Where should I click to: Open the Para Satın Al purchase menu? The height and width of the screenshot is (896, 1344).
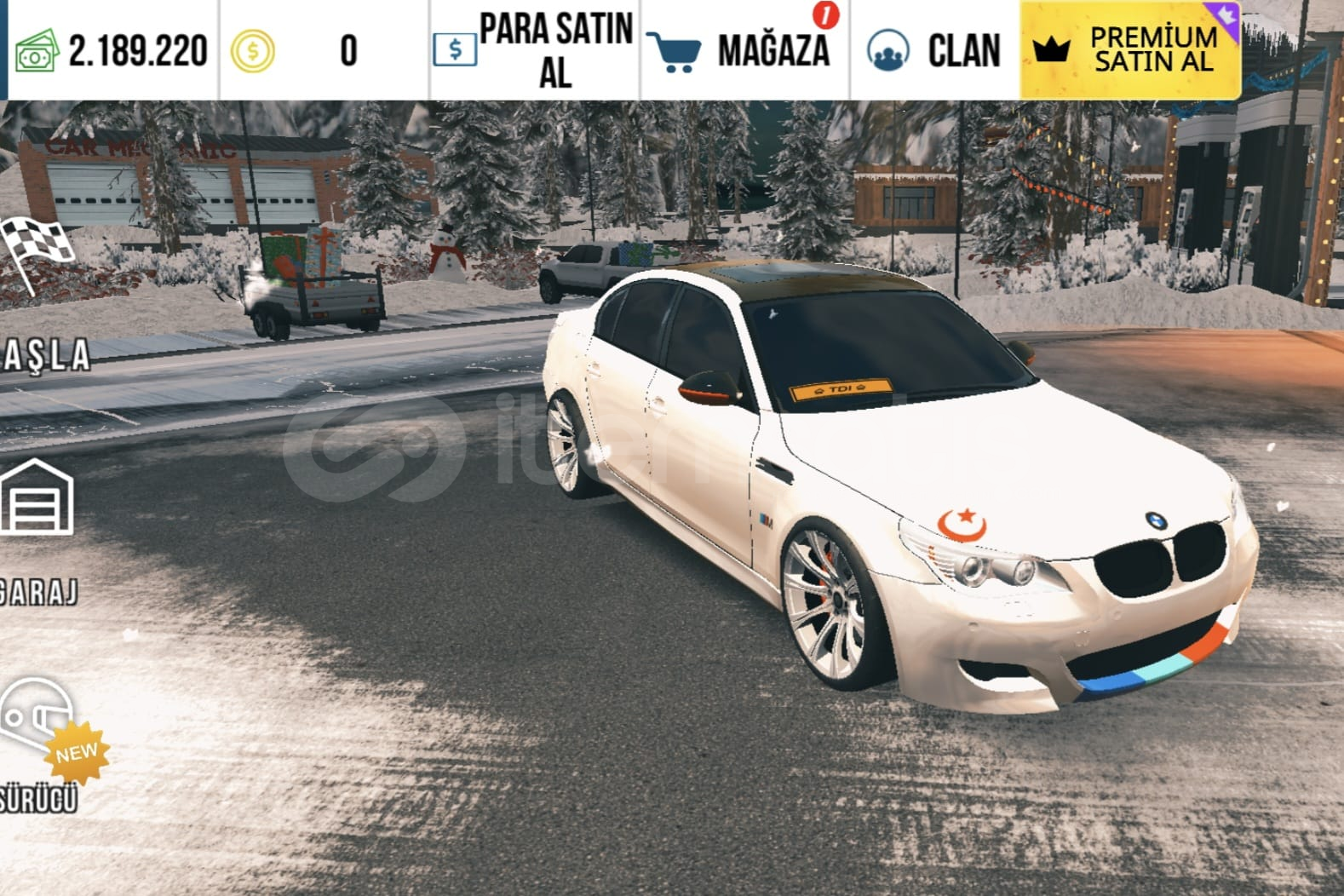point(534,50)
